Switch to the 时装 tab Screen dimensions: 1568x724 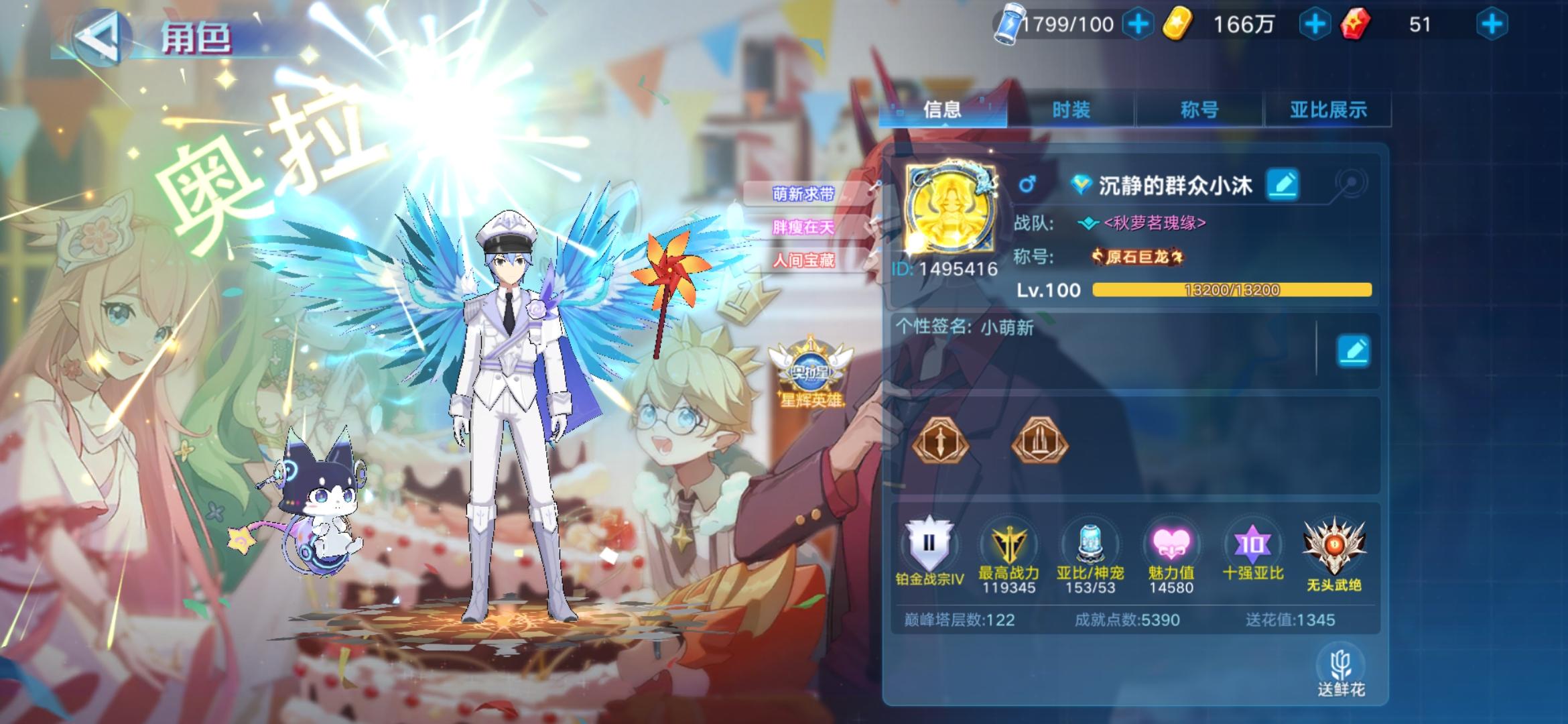[1072, 111]
